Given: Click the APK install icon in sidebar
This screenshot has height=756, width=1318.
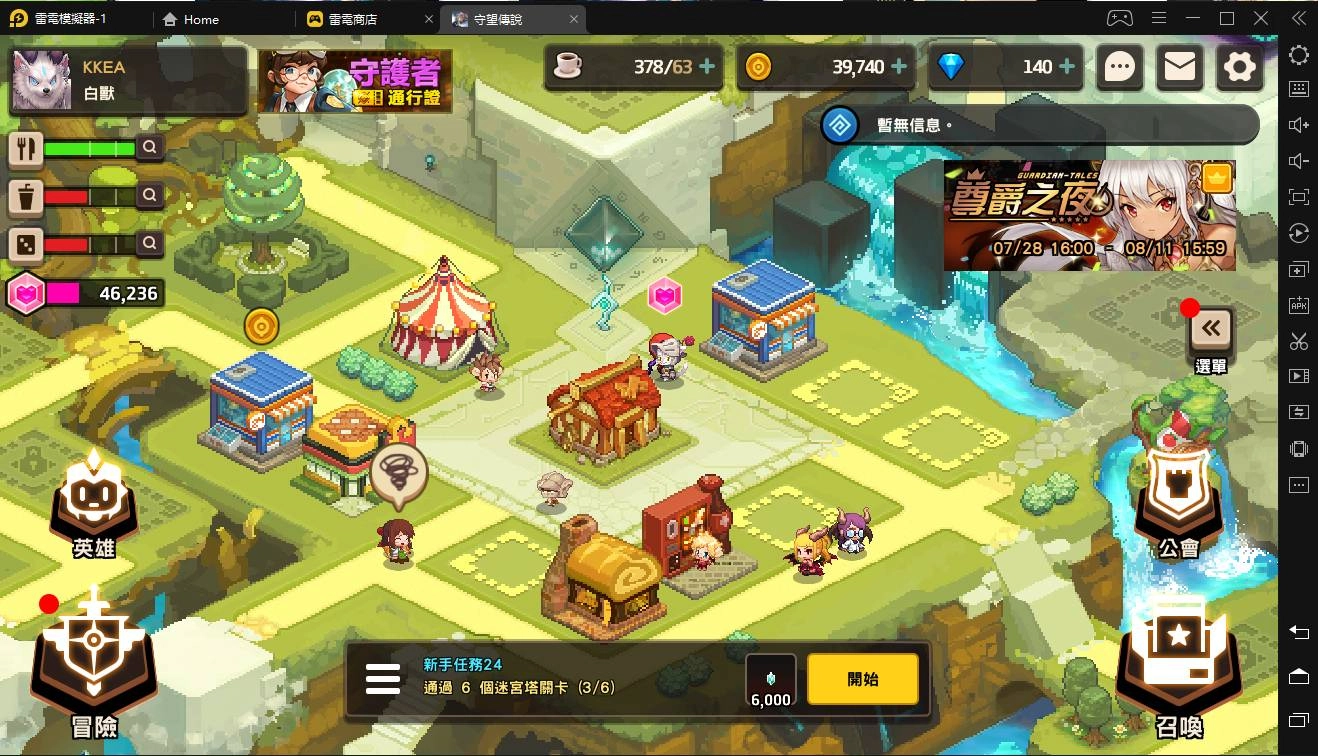Looking at the screenshot, I should (x=1298, y=305).
